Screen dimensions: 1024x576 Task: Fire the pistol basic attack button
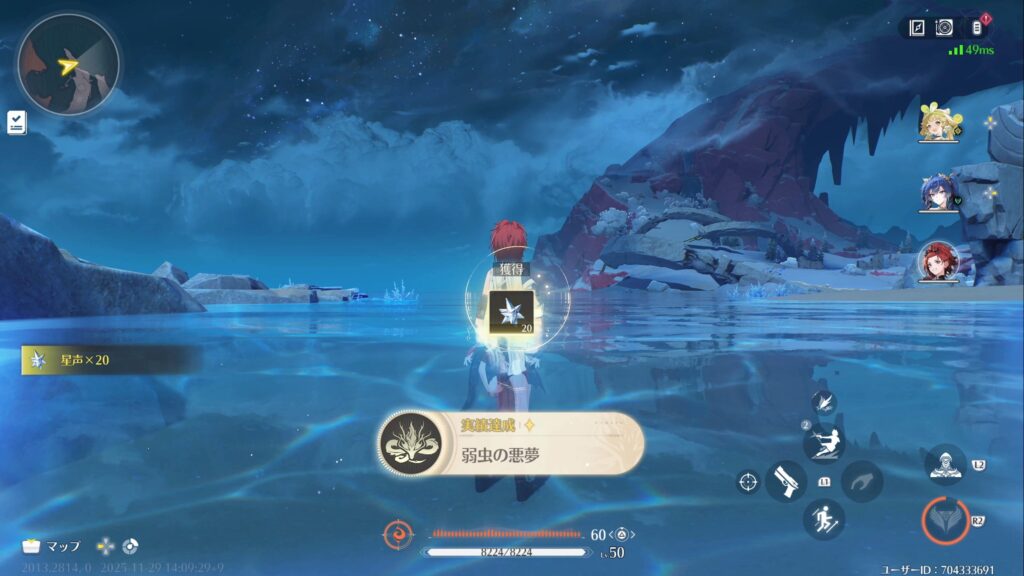tap(786, 481)
